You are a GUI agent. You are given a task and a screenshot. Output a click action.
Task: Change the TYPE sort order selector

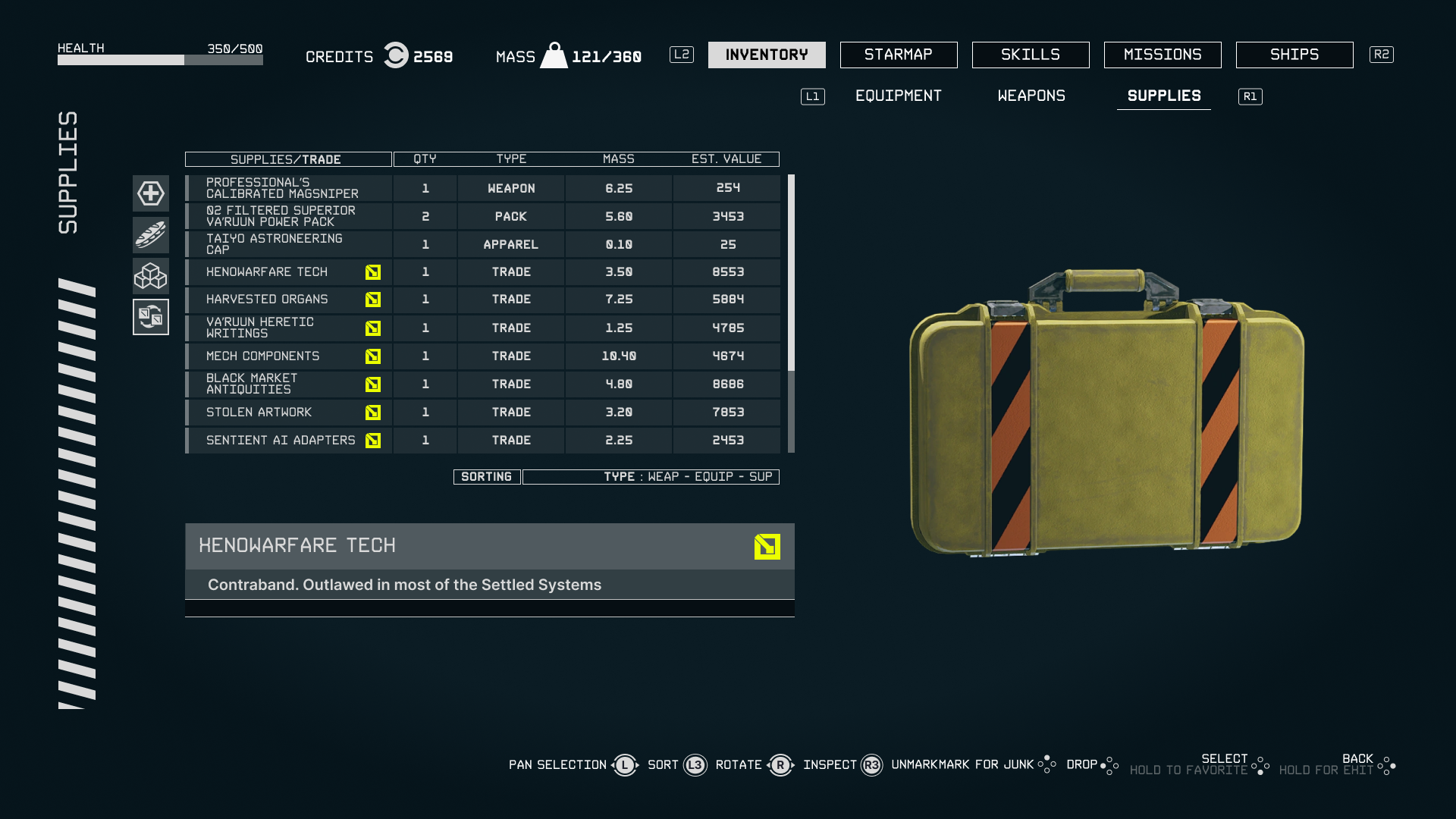pos(651,476)
